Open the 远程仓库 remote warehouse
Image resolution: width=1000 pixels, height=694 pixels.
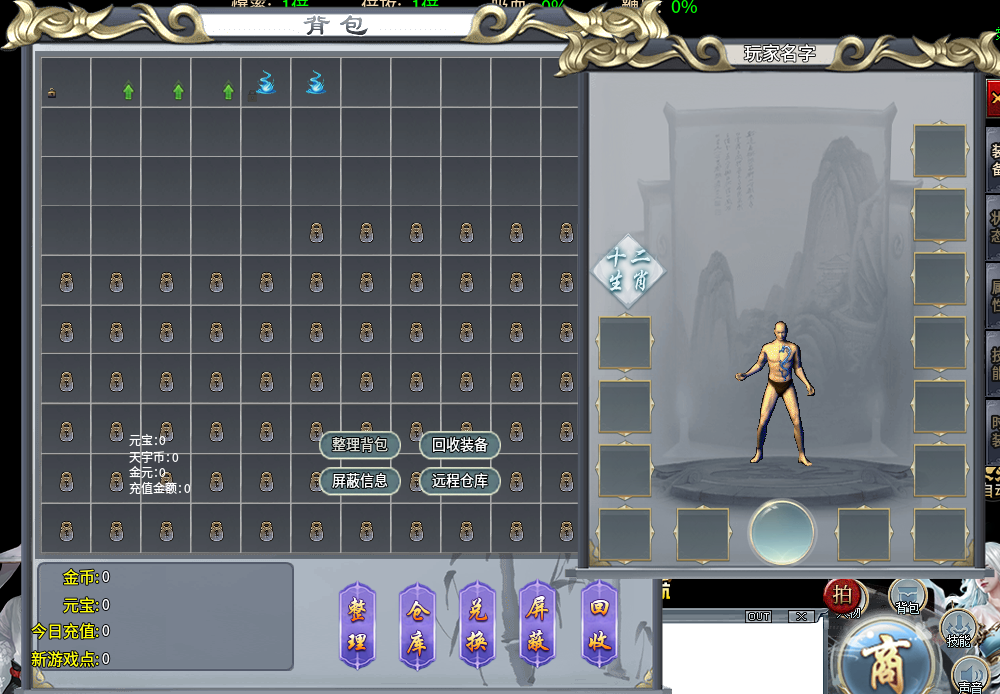tap(460, 480)
